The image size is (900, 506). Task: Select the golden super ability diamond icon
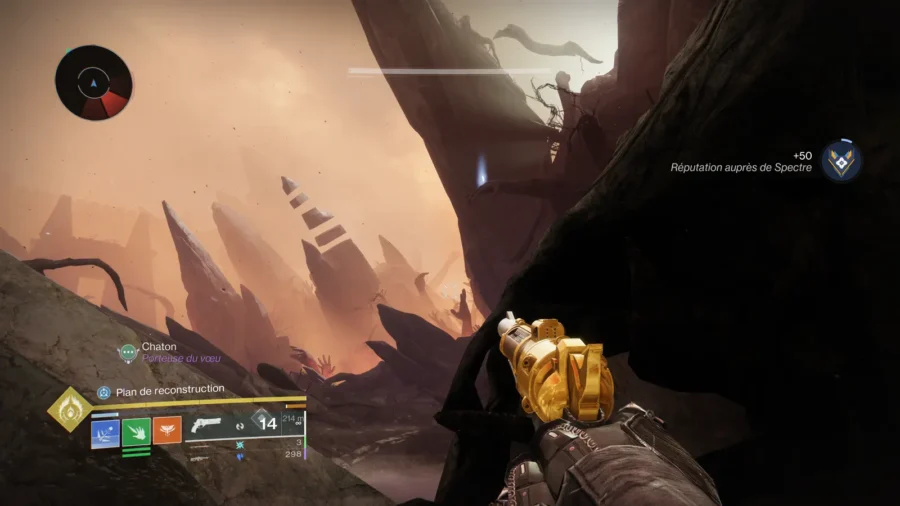tap(69, 410)
